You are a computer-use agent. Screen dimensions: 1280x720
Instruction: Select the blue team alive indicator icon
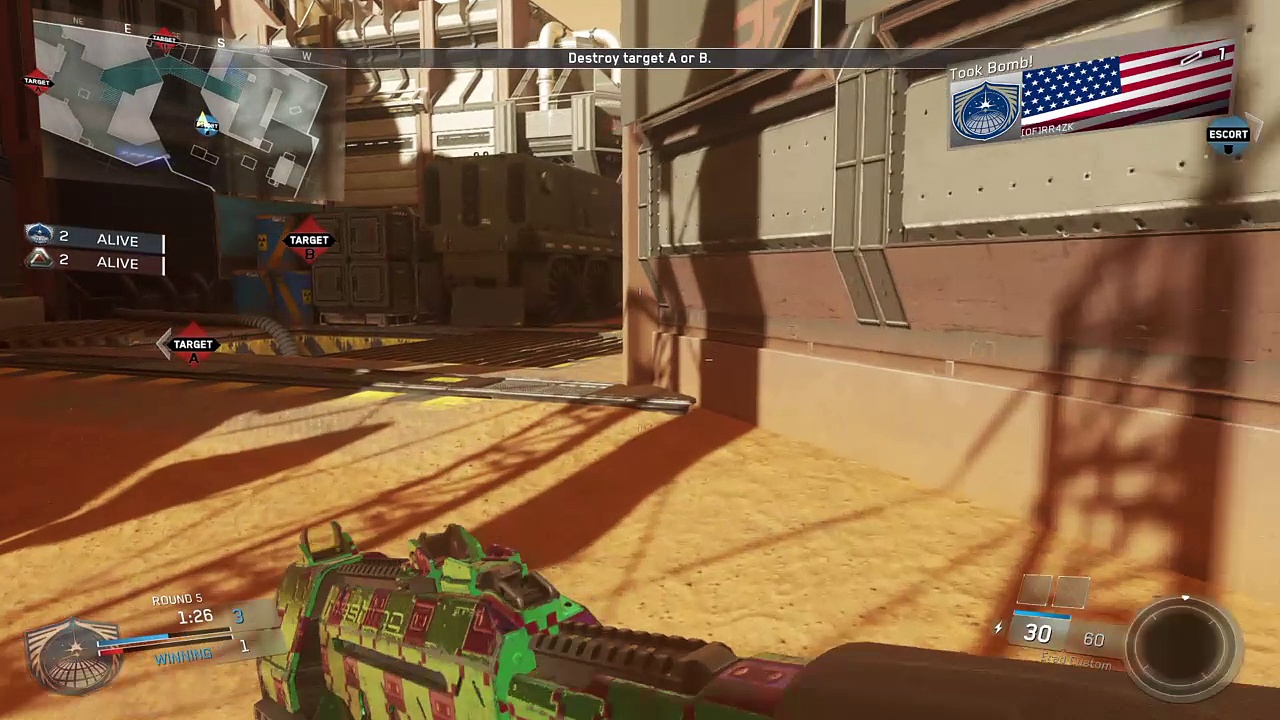(x=40, y=235)
